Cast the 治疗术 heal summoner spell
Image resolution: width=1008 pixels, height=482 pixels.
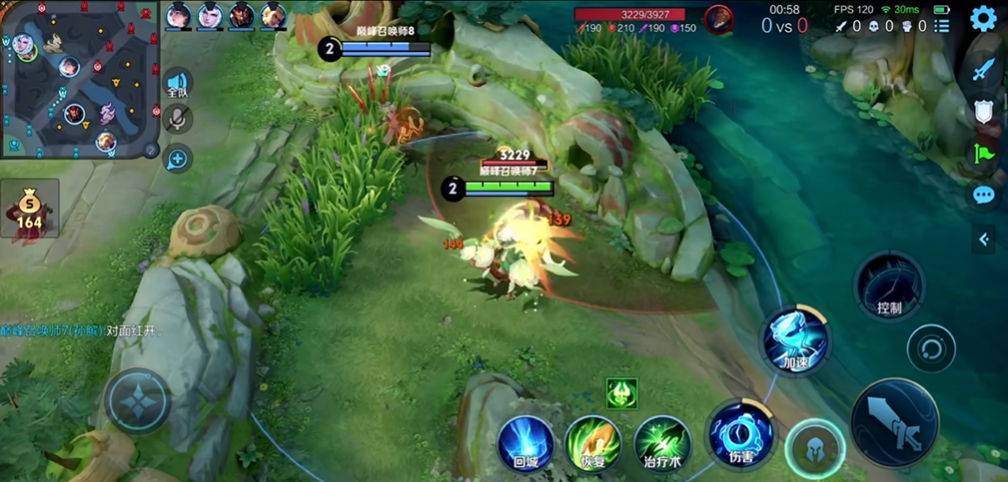pyautogui.click(x=662, y=444)
